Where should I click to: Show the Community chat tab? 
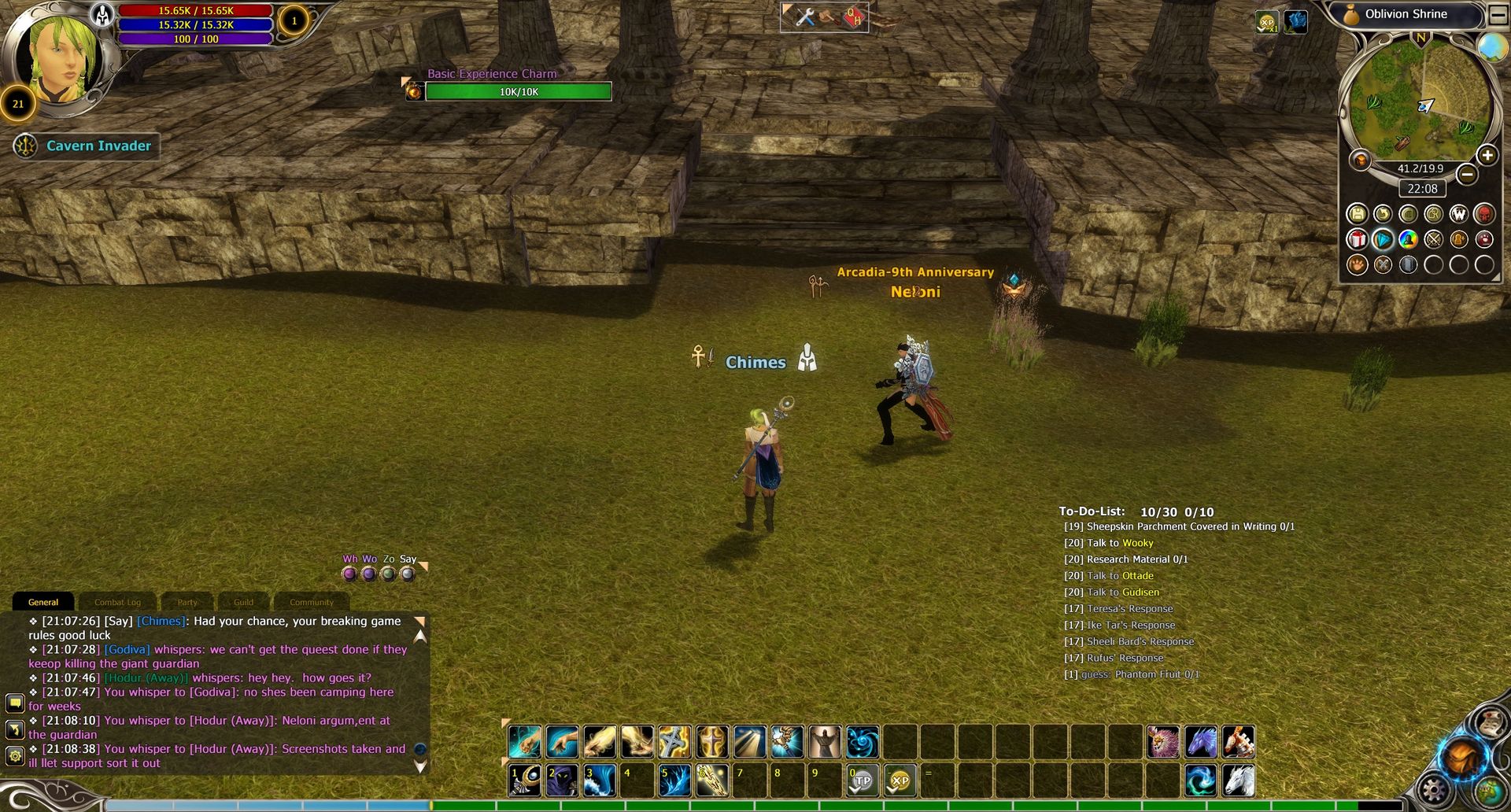(311, 603)
